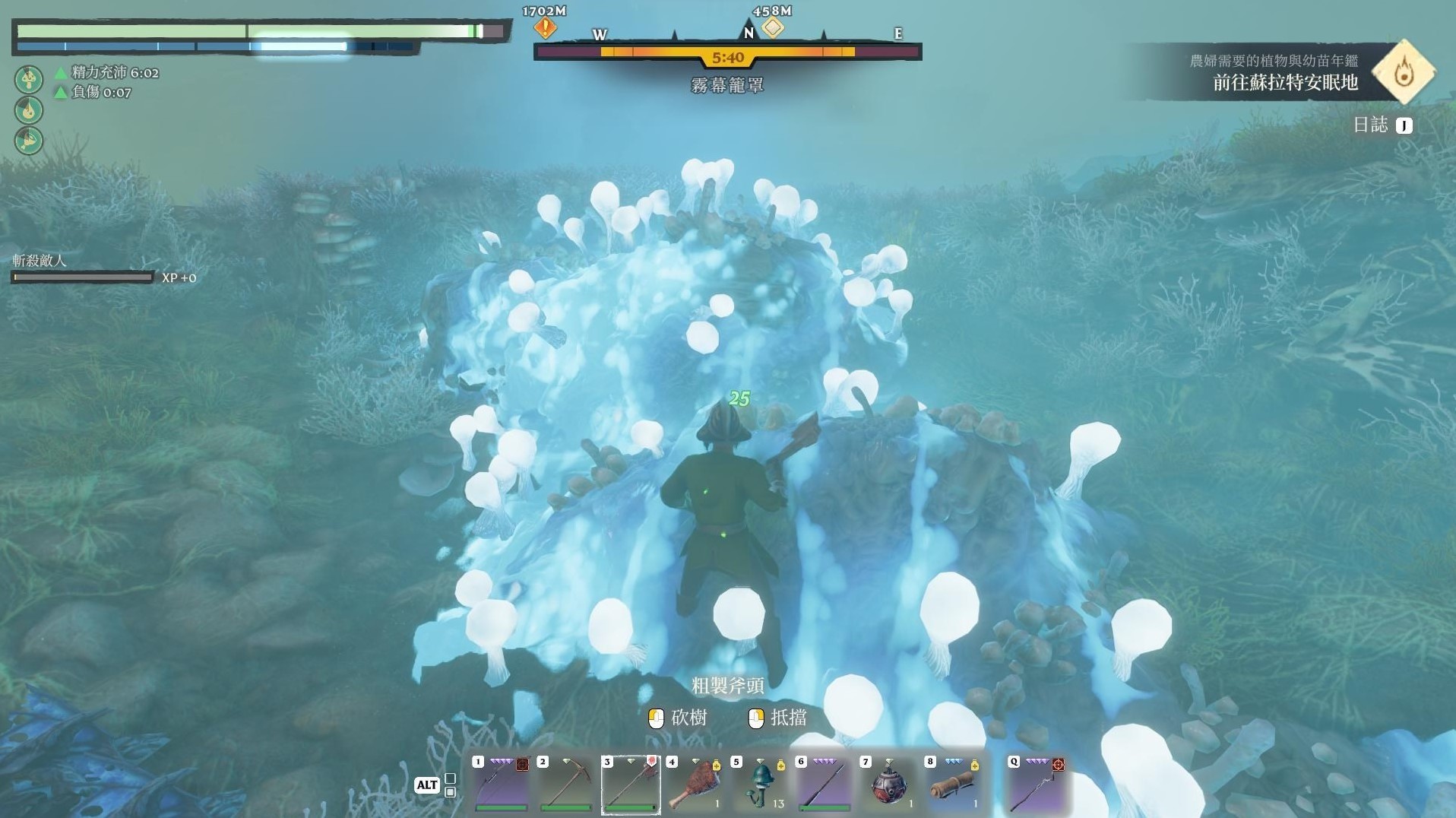Select the crude axe in slot 3
This screenshot has height=818, width=1456.
[630, 785]
